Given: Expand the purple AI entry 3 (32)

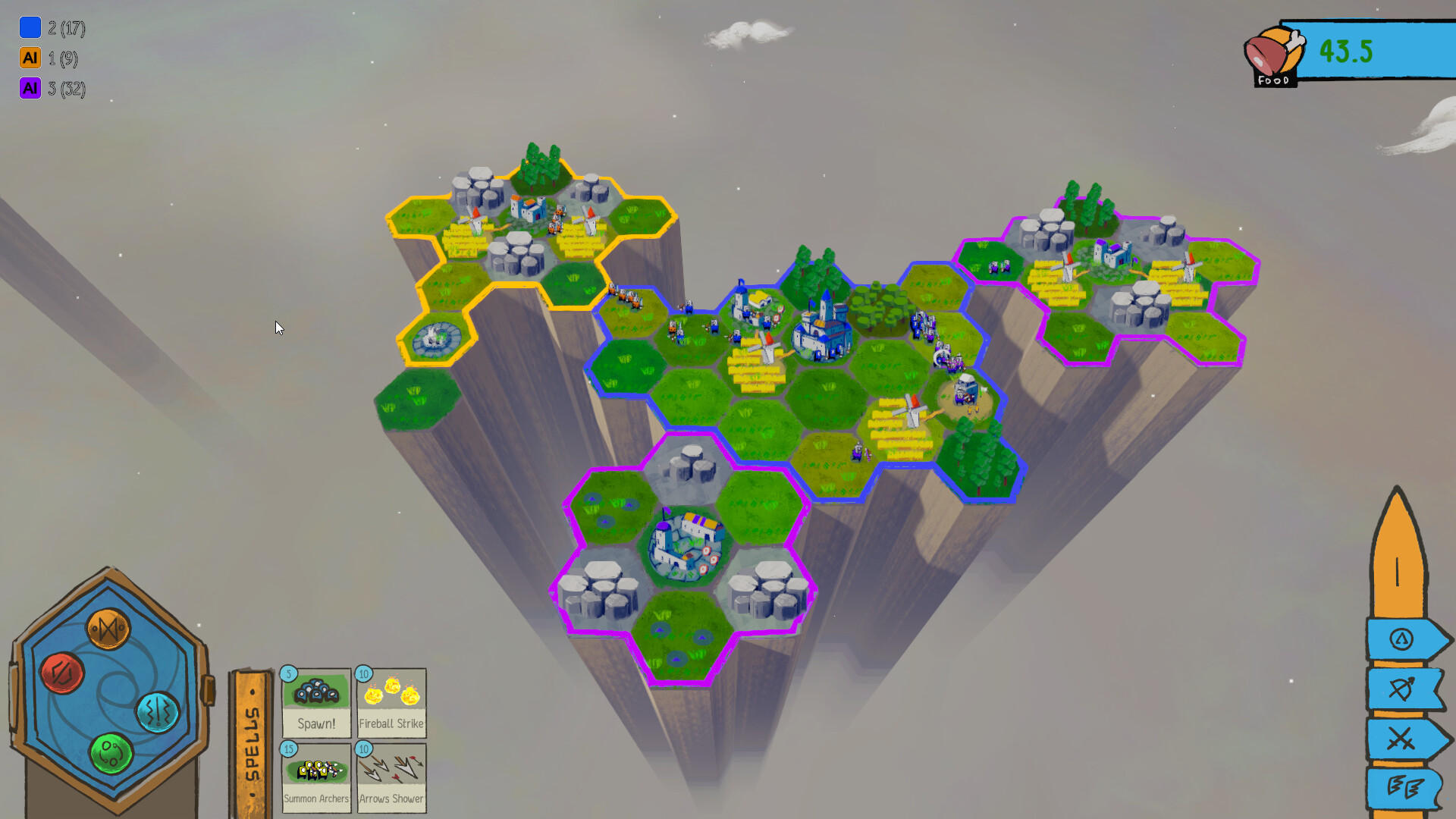Looking at the screenshot, I should [x=53, y=89].
